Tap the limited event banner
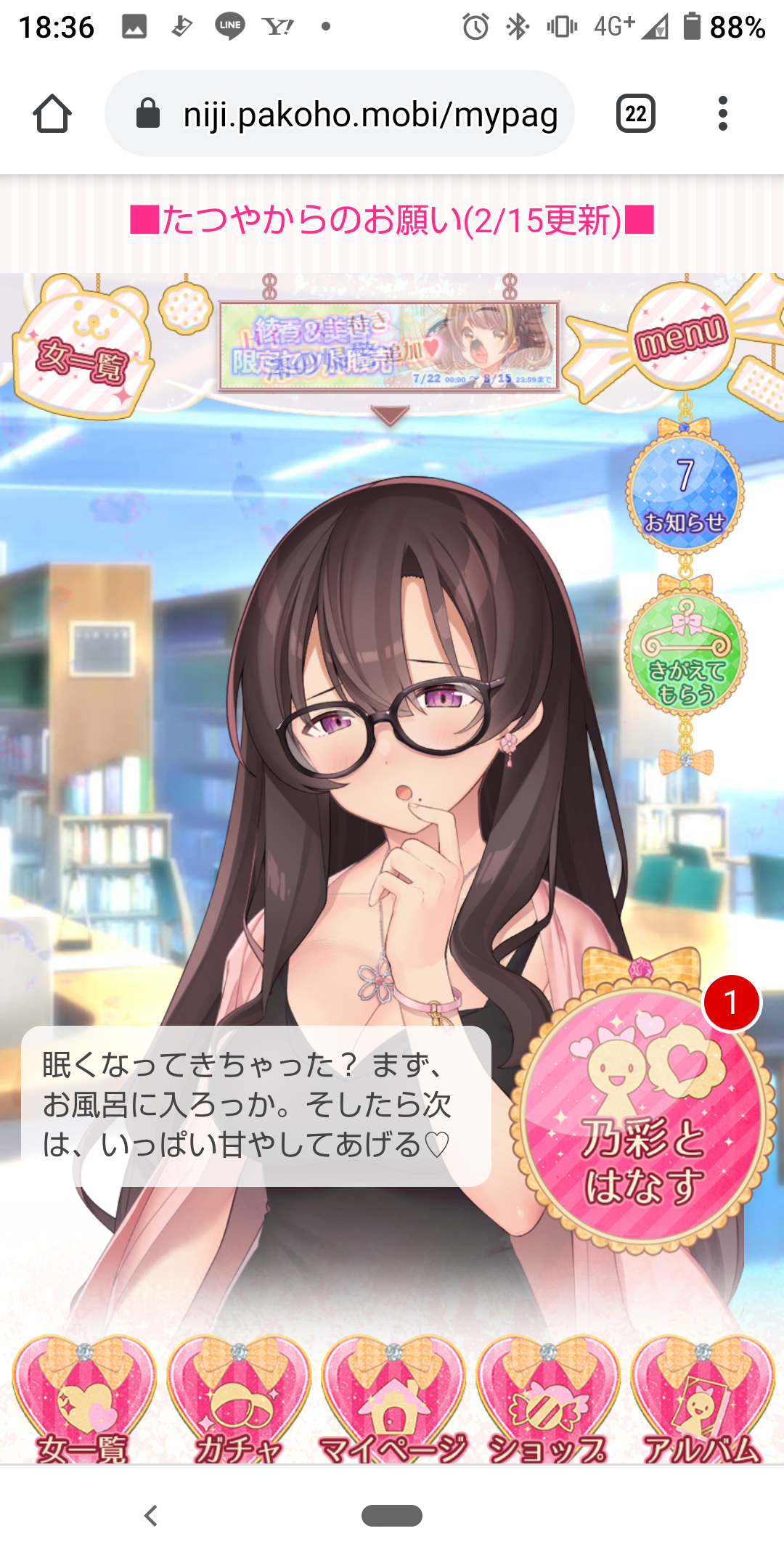The image size is (784, 1568). click(389, 346)
